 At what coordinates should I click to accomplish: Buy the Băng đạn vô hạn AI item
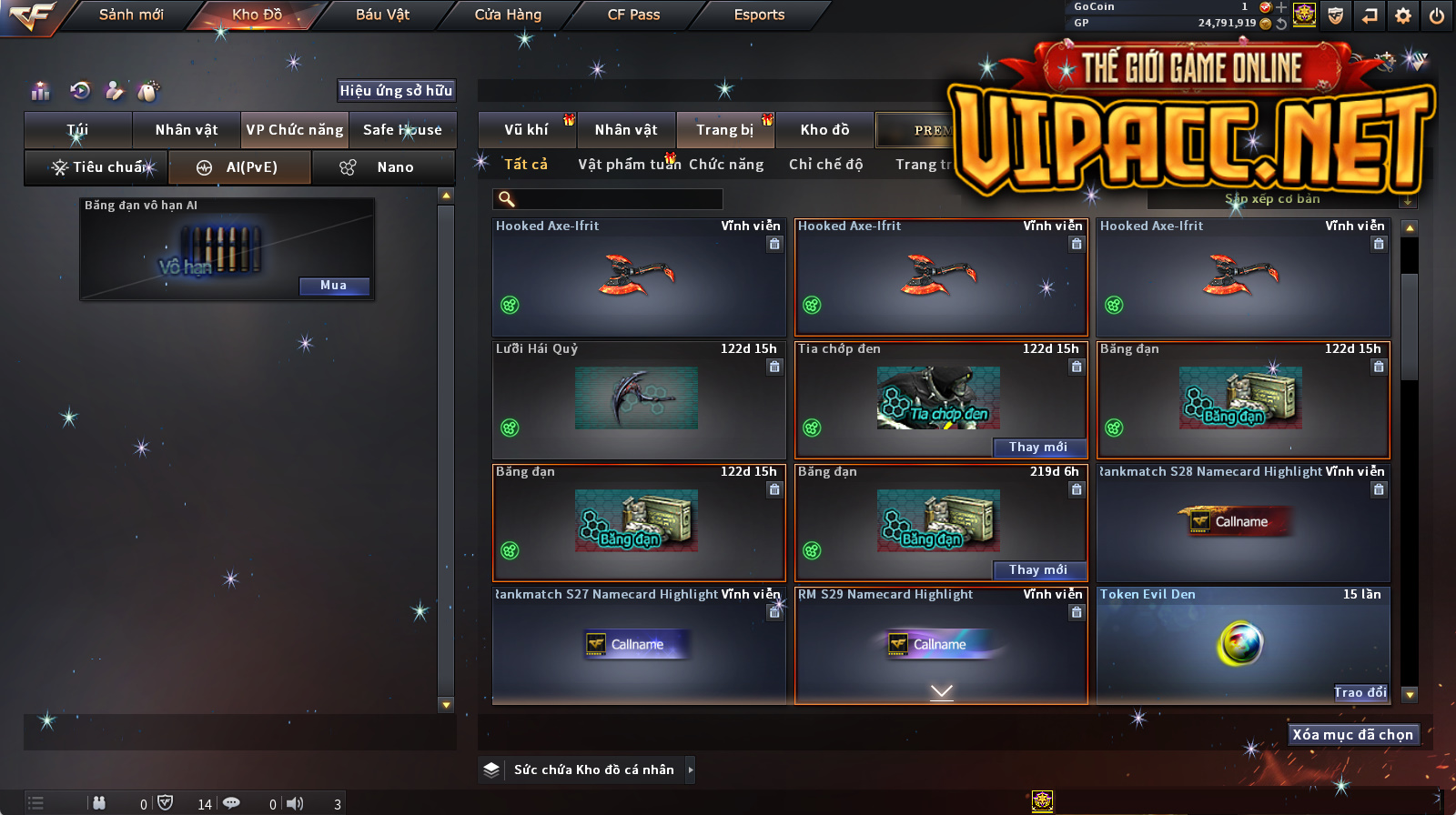[x=334, y=286]
